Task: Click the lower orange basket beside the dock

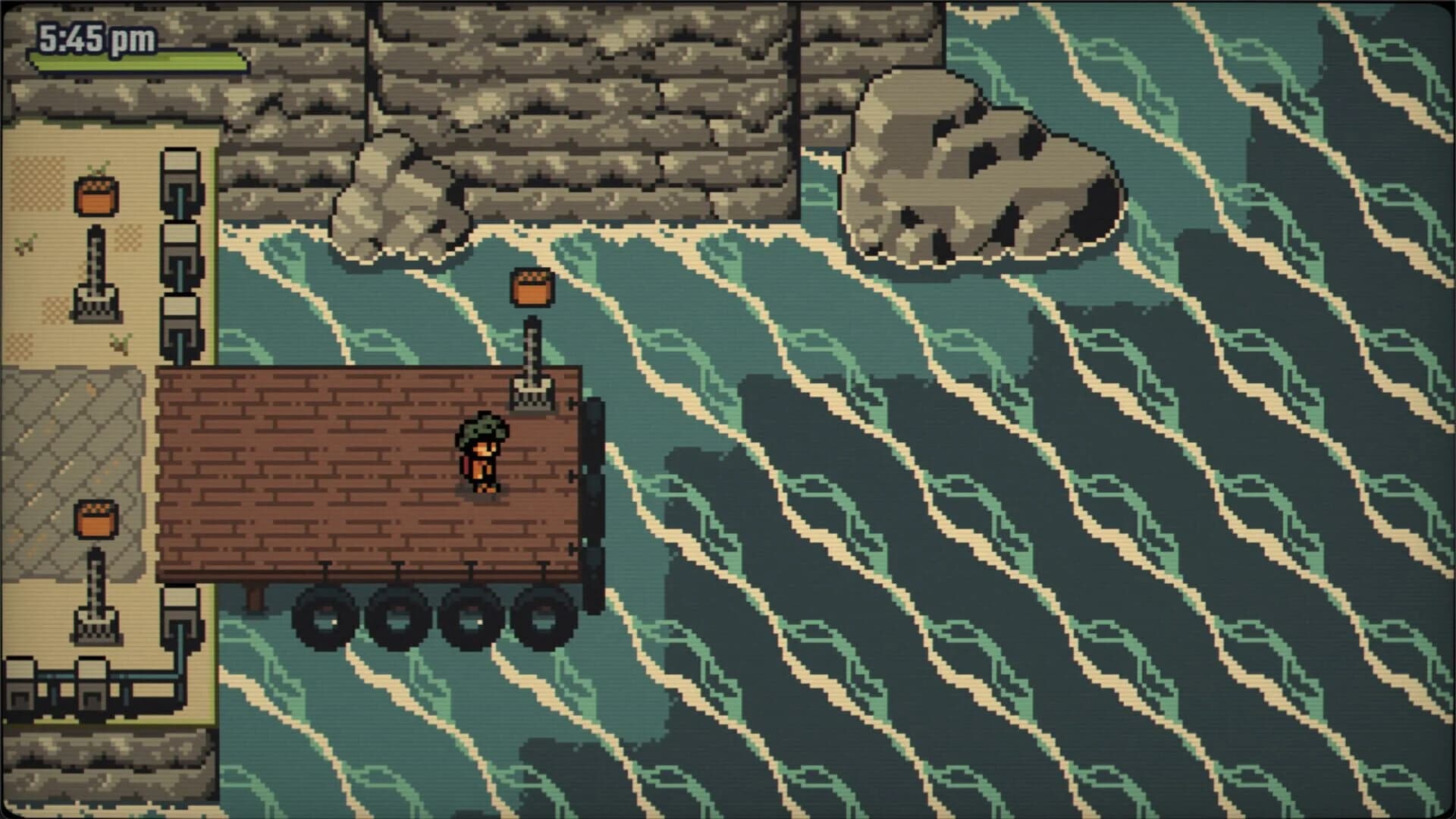Action: point(95,521)
